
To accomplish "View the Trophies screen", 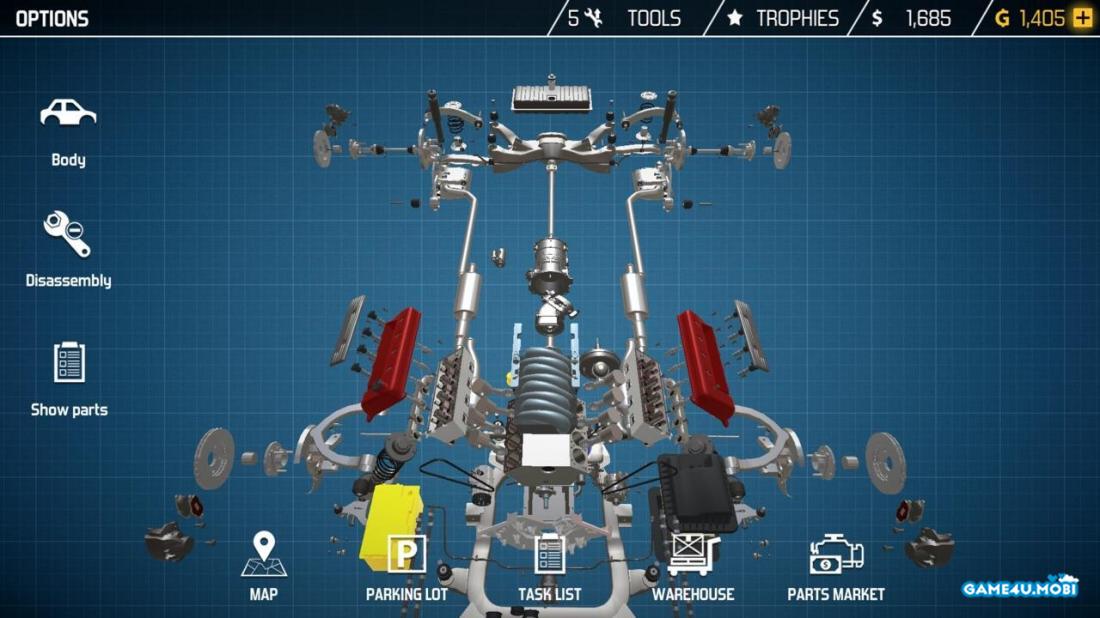I will pyautogui.click(x=783, y=18).
